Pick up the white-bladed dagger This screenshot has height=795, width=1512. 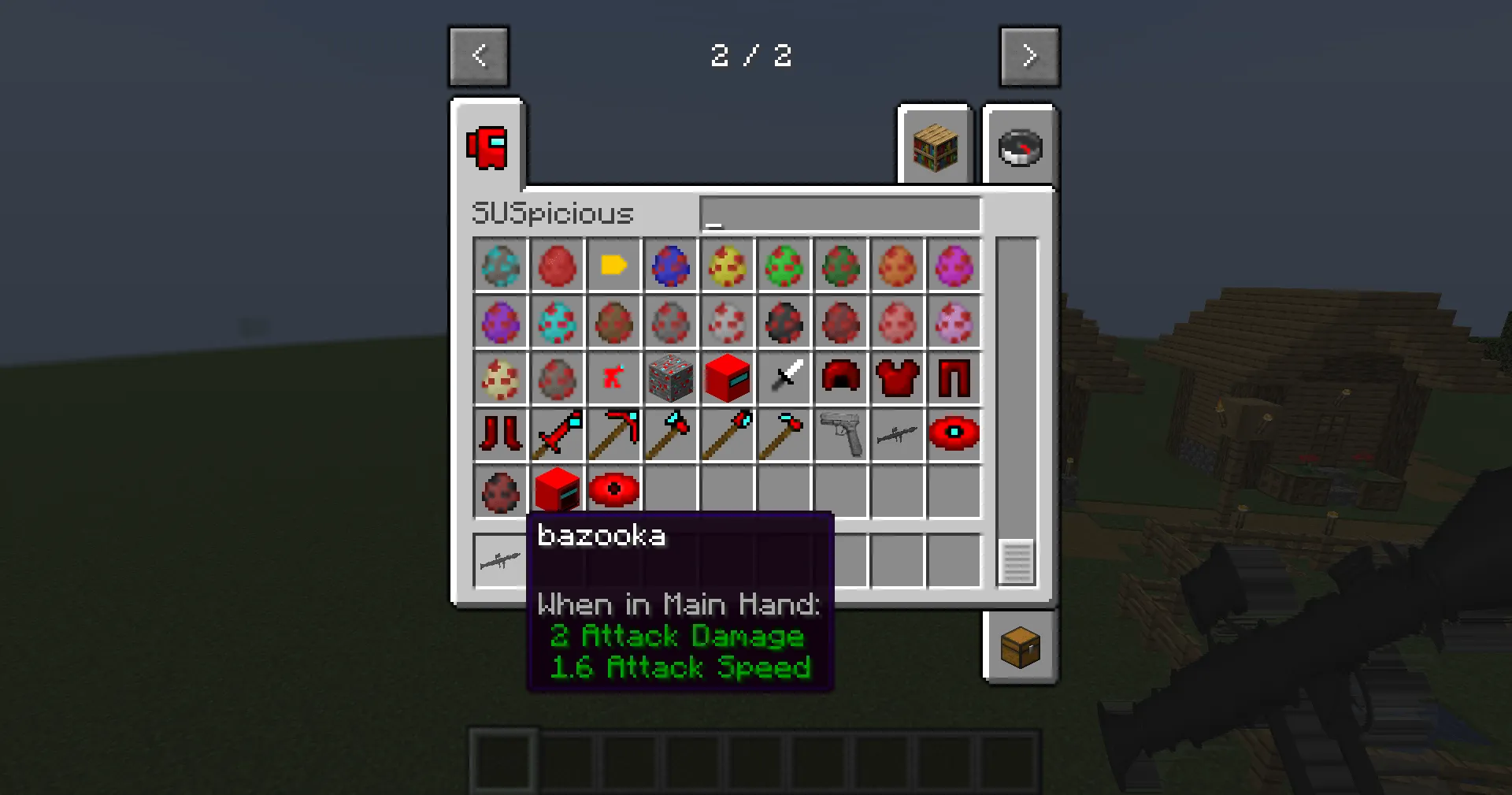click(784, 378)
